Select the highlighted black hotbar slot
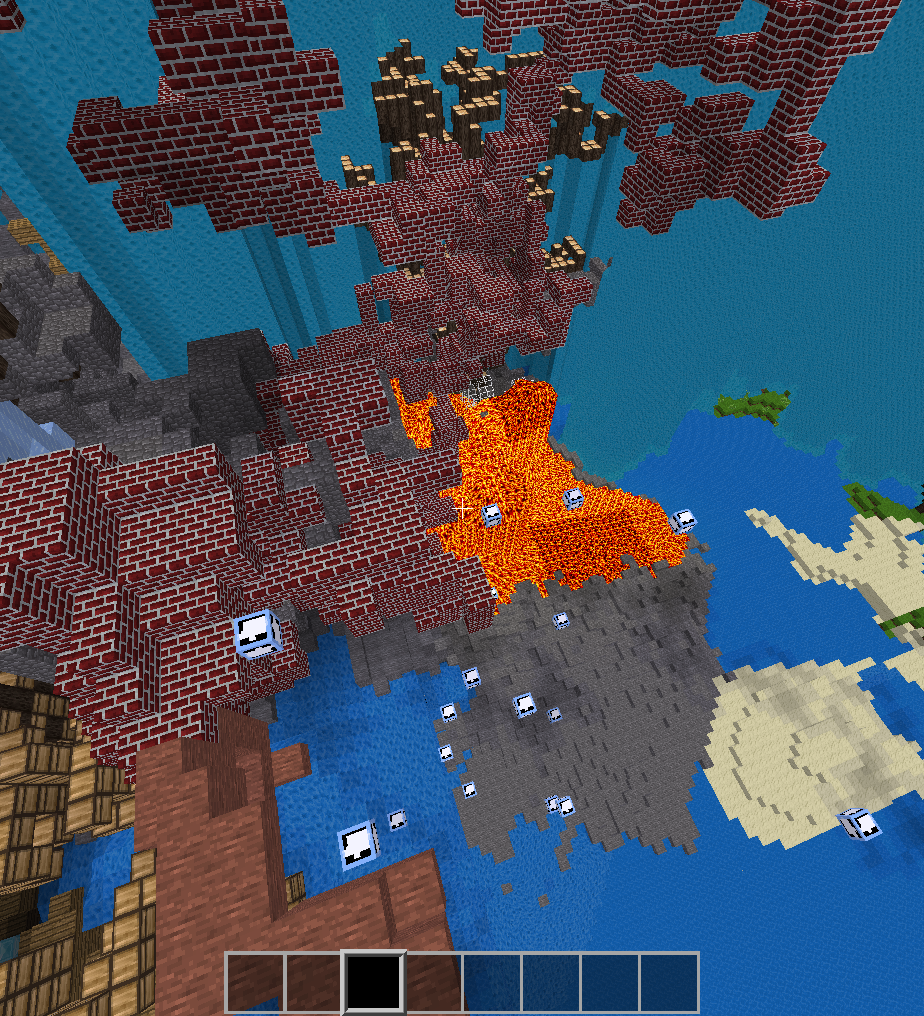 coord(374,982)
